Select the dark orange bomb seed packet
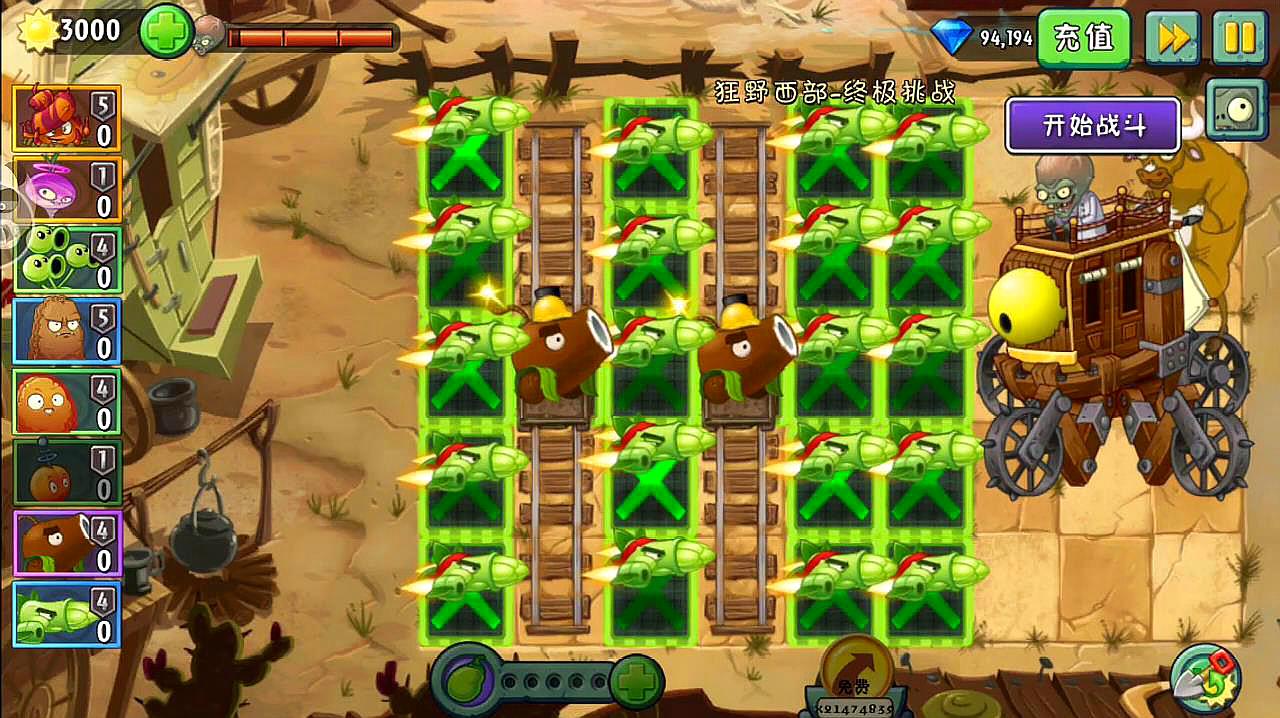 (x=67, y=472)
